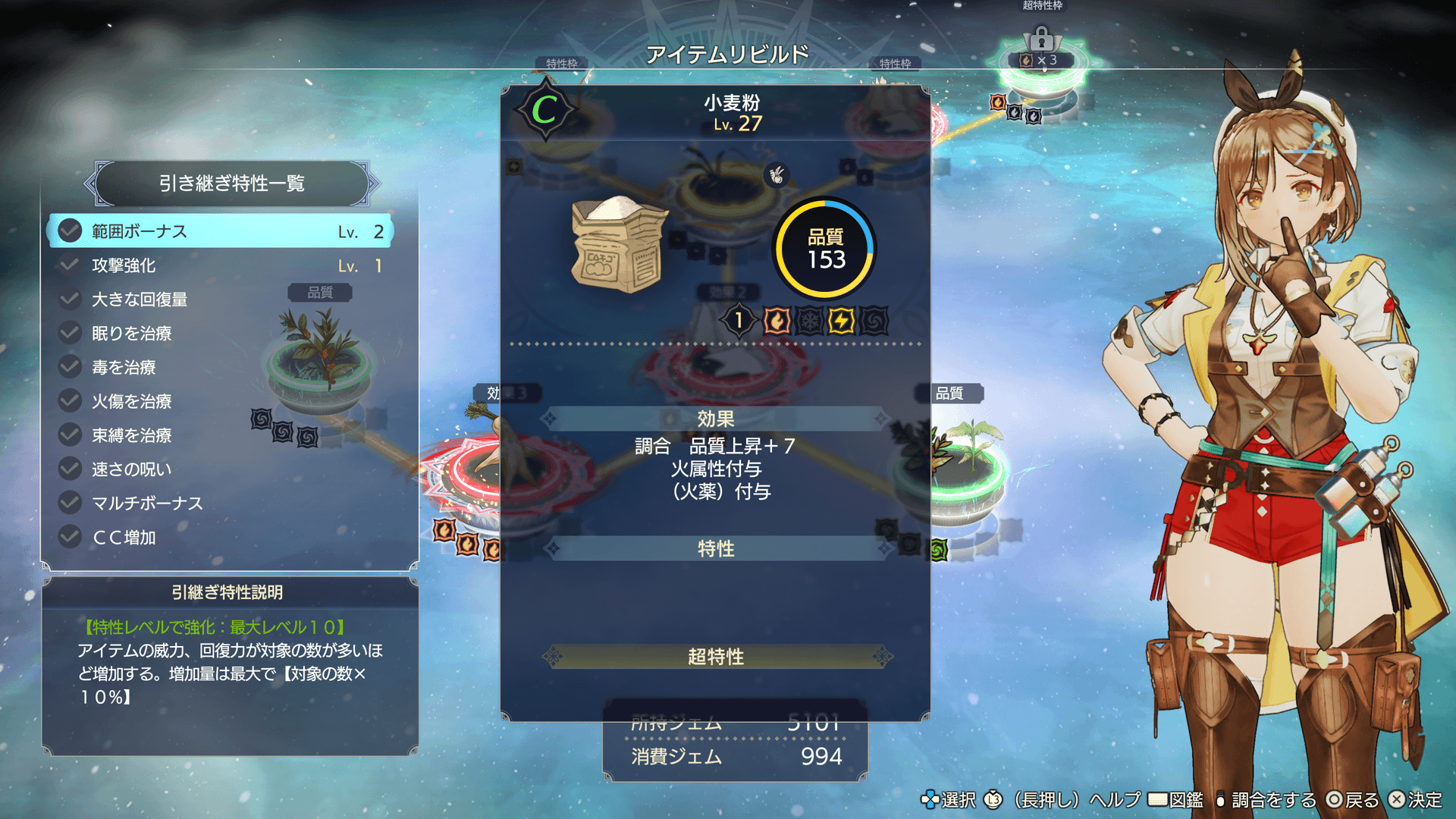Image resolution: width=1456 pixels, height=819 pixels.
Task: Open the 効果 section header
Action: click(716, 419)
